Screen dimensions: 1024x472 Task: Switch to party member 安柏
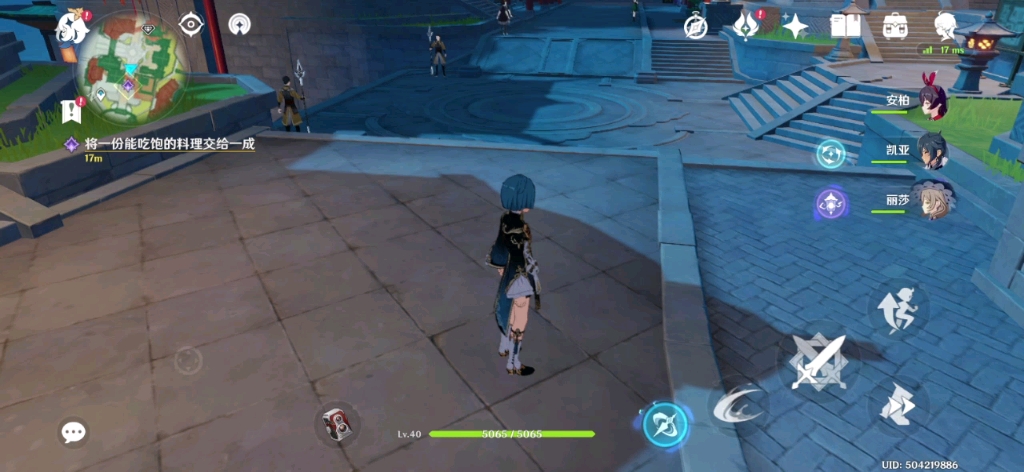[931, 102]
